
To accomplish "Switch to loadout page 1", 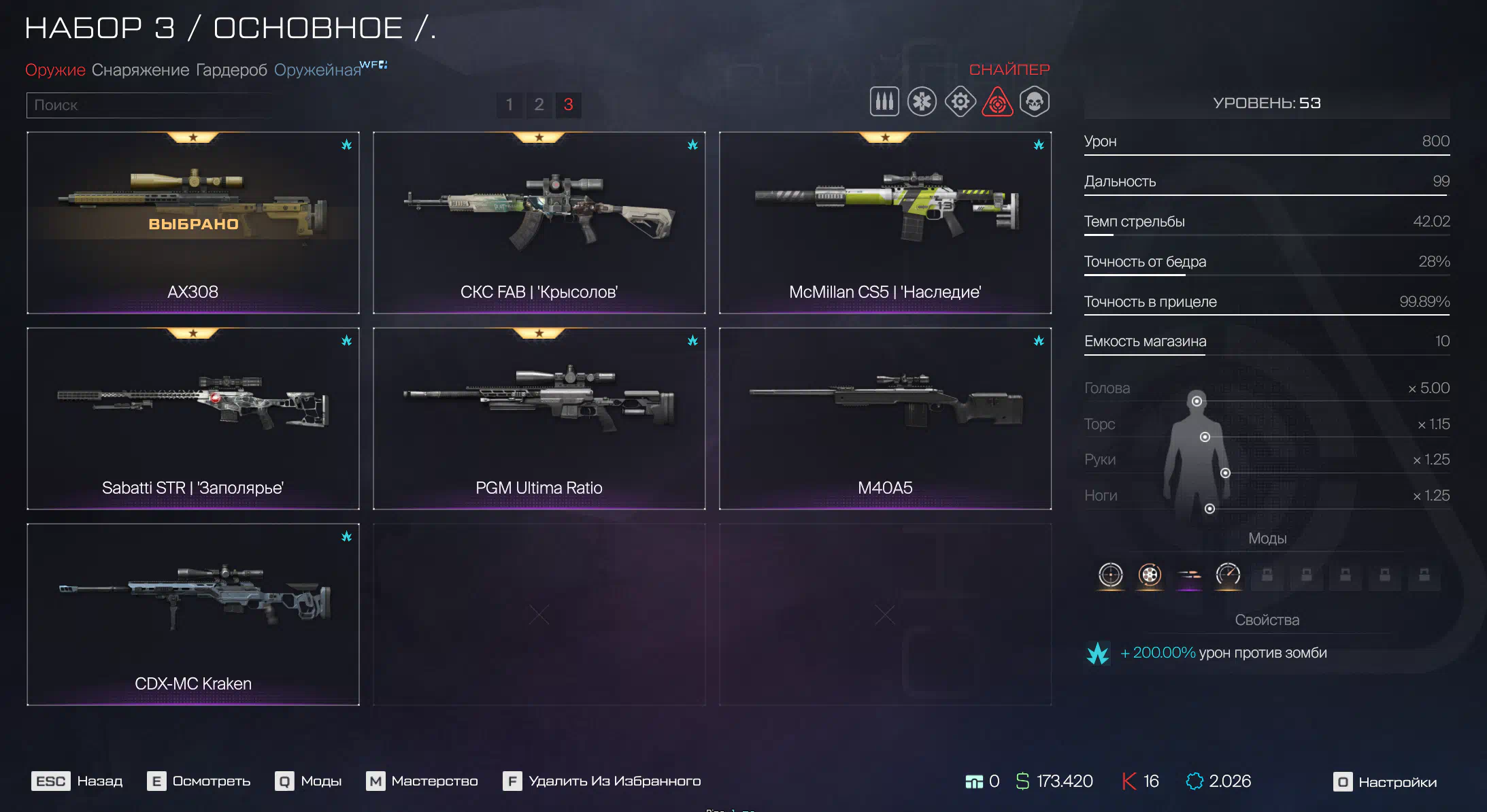I will pos(509,105).
